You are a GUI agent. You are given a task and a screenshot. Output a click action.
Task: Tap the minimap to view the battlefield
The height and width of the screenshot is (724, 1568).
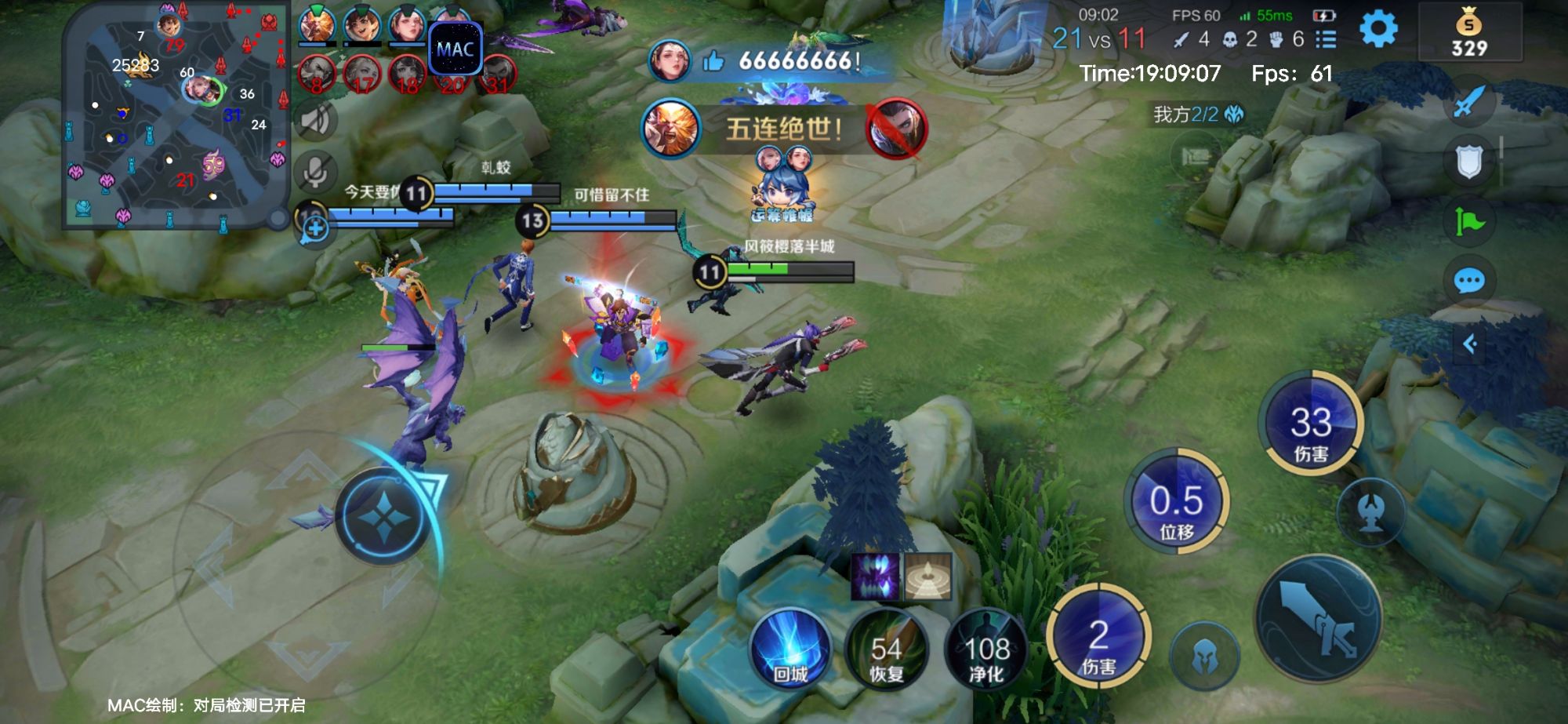tap(176, 116)
